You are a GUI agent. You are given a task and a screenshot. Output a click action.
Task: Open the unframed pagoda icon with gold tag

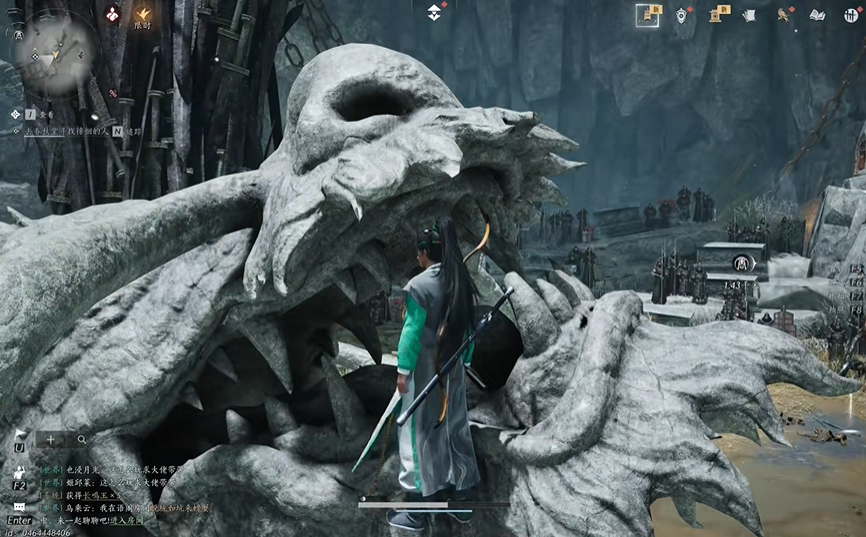pyautogui.click(x=717, y=14)
